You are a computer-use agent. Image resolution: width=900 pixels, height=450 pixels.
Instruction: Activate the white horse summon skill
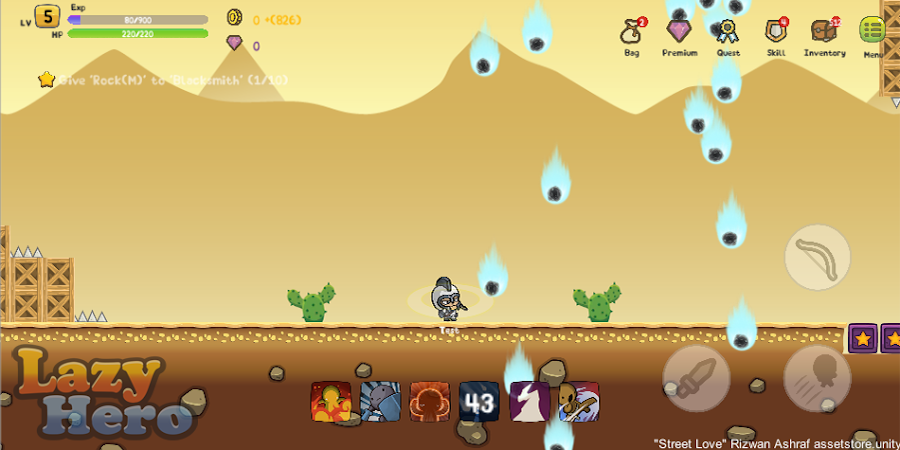pos(529,402)
